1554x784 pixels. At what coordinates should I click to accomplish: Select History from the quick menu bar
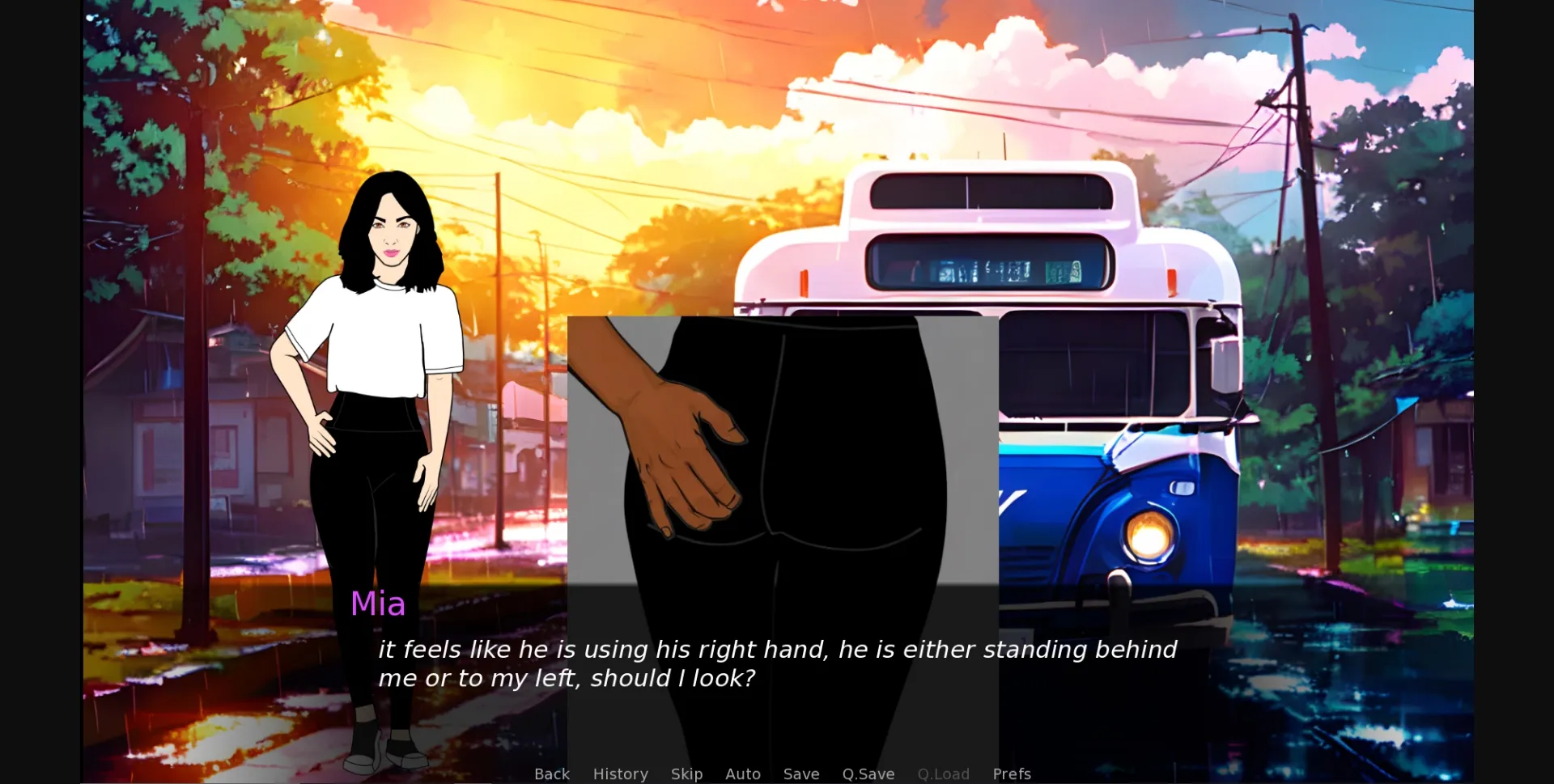620,773
